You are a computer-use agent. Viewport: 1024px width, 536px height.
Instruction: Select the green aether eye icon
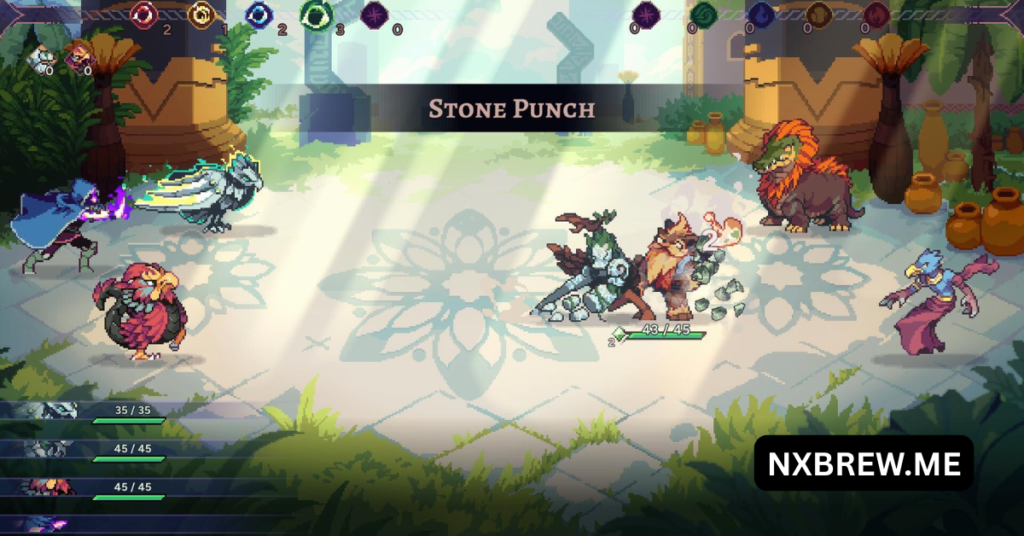click(x=317, y=16)
